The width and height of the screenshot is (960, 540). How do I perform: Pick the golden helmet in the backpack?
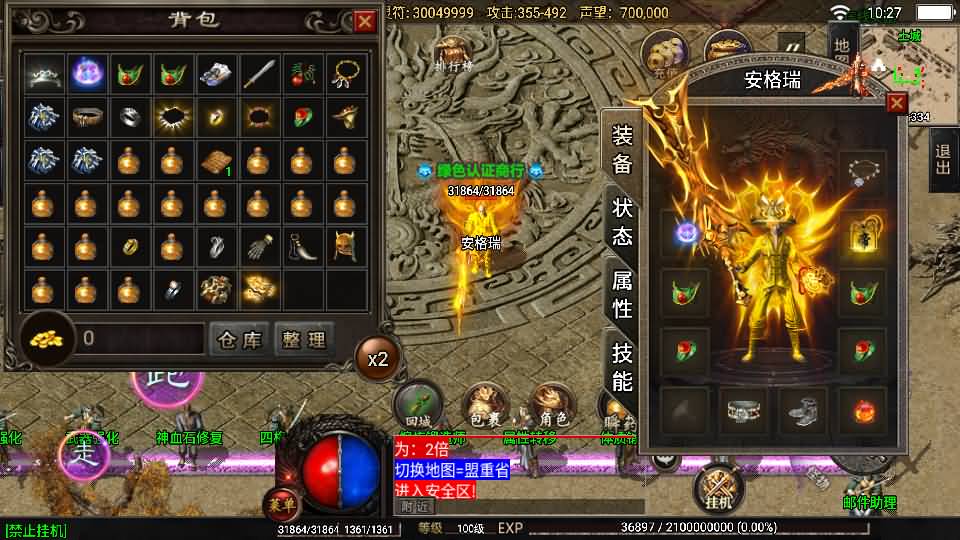(x=345, y=245)
